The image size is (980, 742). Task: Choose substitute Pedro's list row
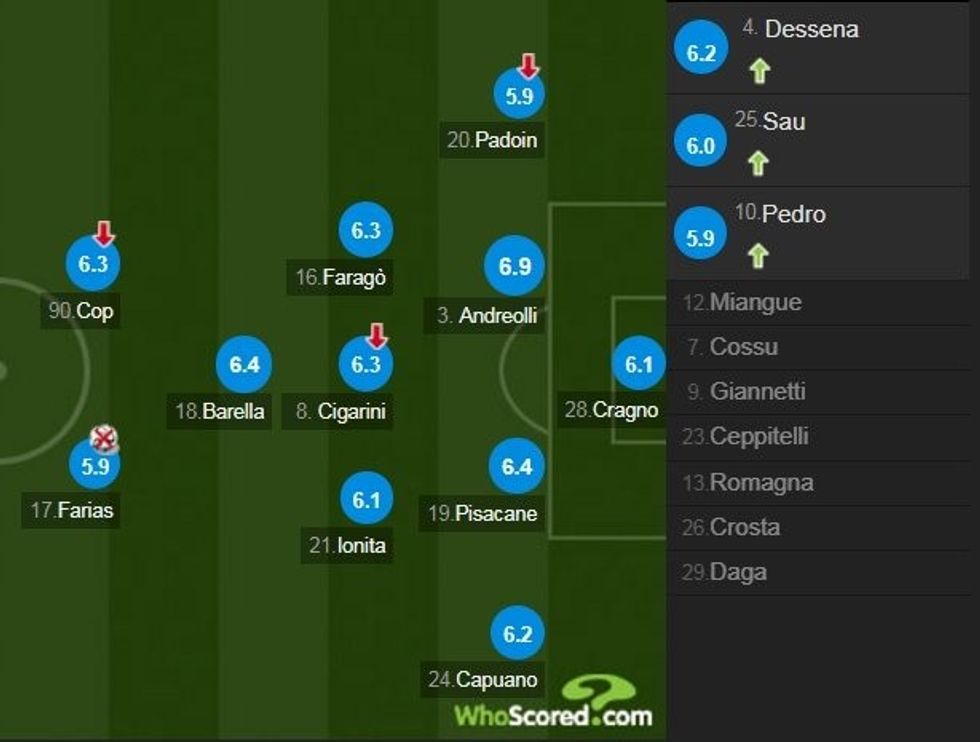[822, 232]
